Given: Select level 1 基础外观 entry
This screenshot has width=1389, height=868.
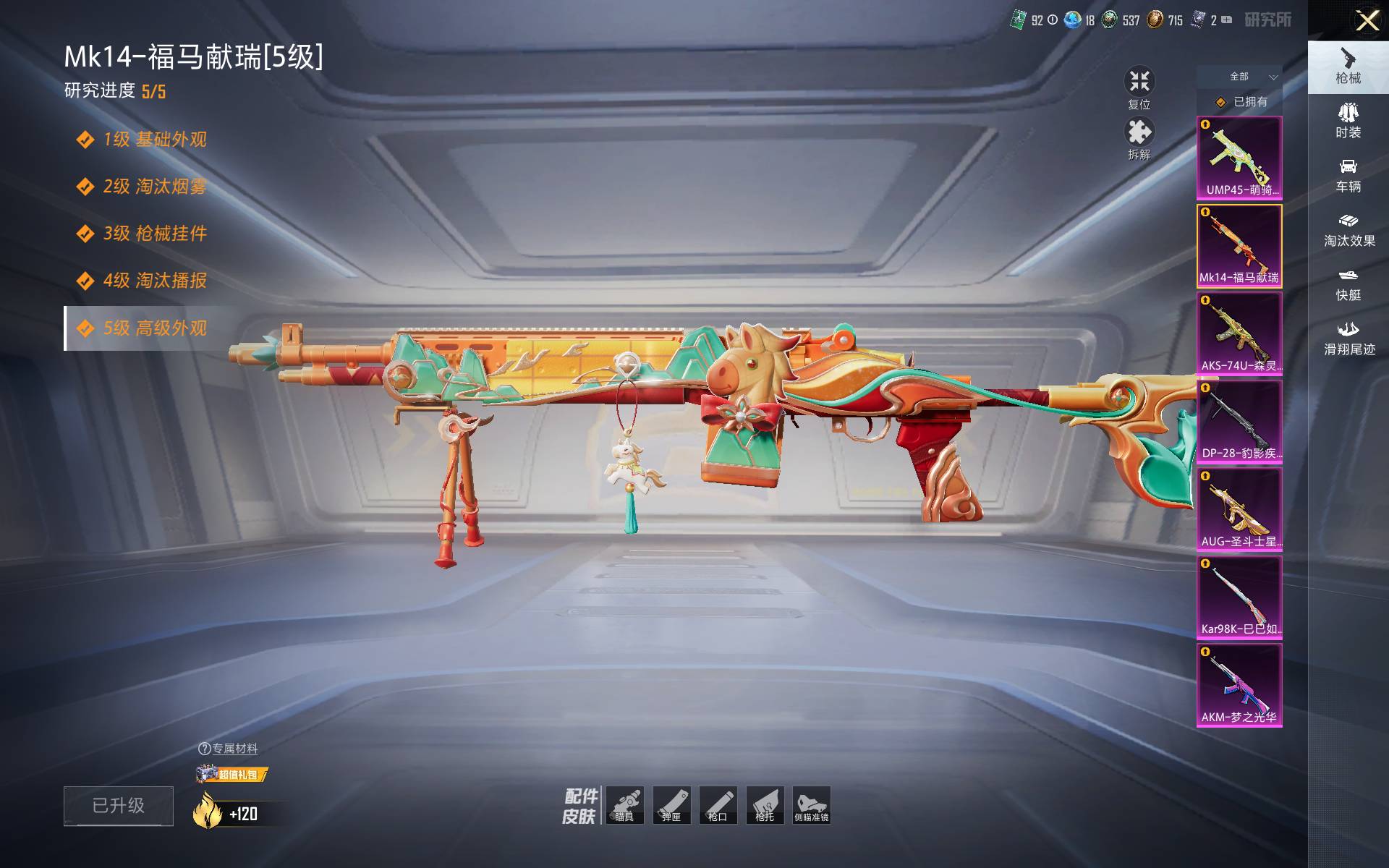Looking at the screenshot, I should click(x=154, y=140).
